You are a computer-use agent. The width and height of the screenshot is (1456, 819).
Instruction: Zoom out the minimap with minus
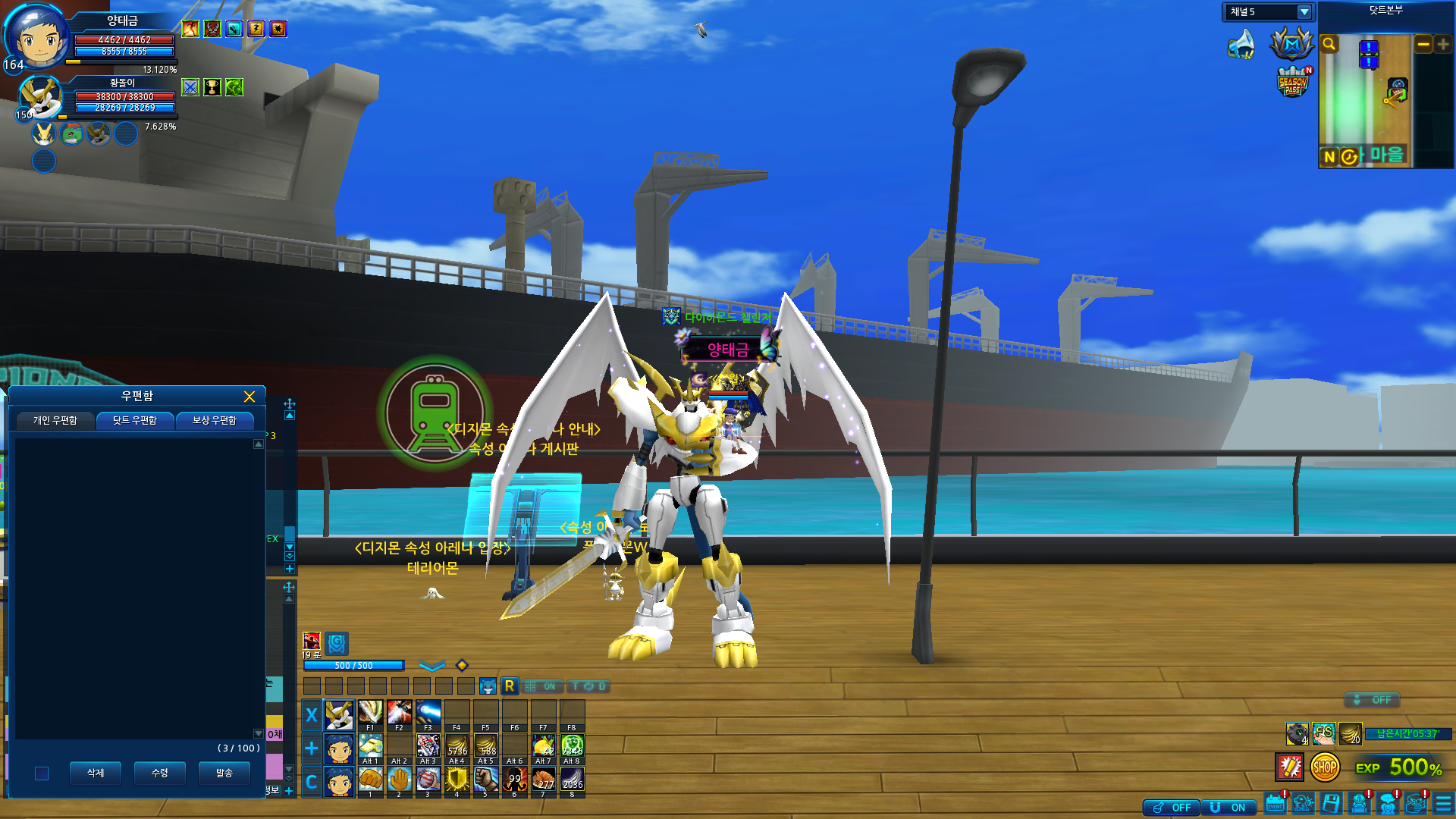coord(1423,45)
